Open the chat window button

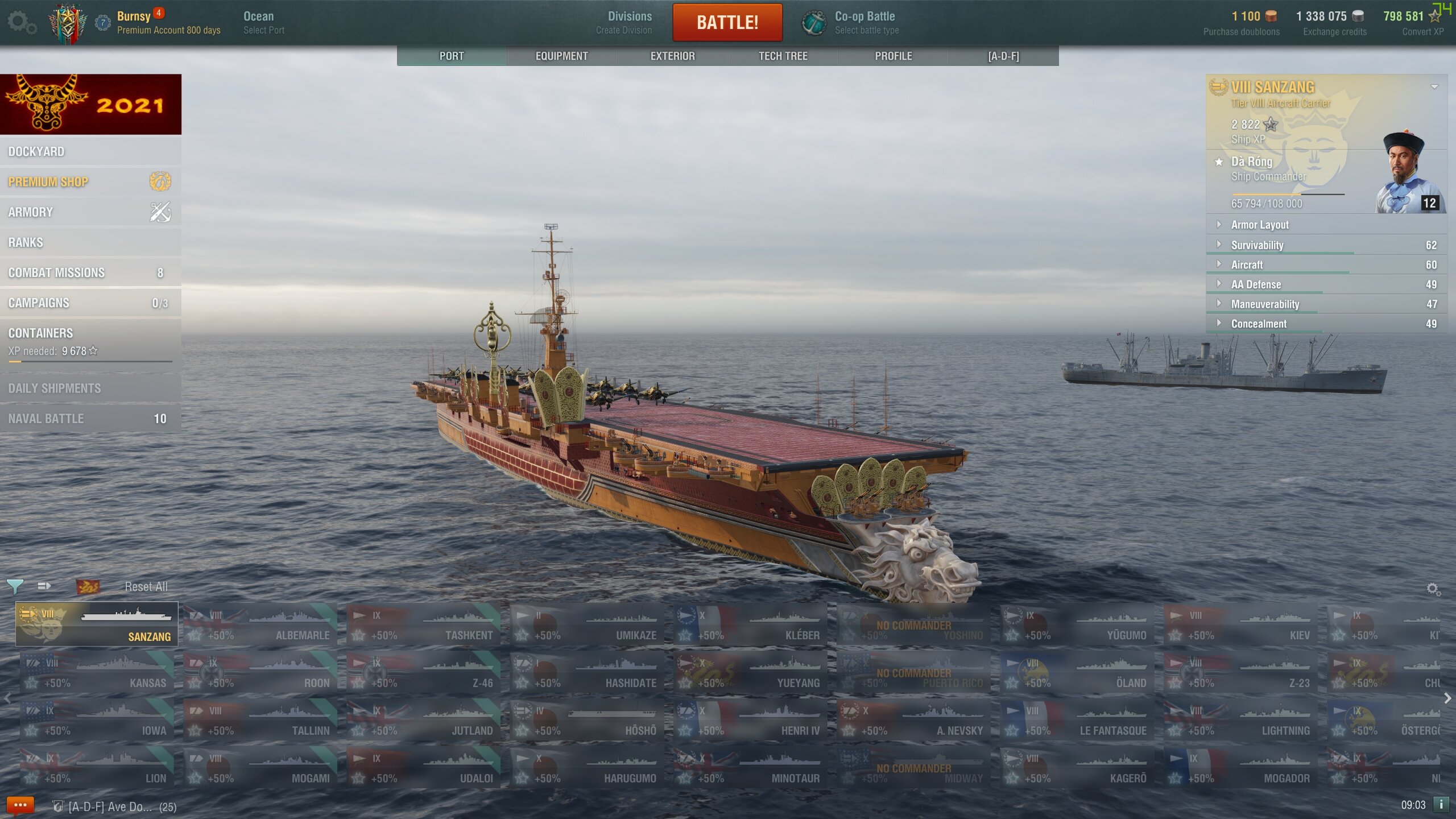[20, 805]
